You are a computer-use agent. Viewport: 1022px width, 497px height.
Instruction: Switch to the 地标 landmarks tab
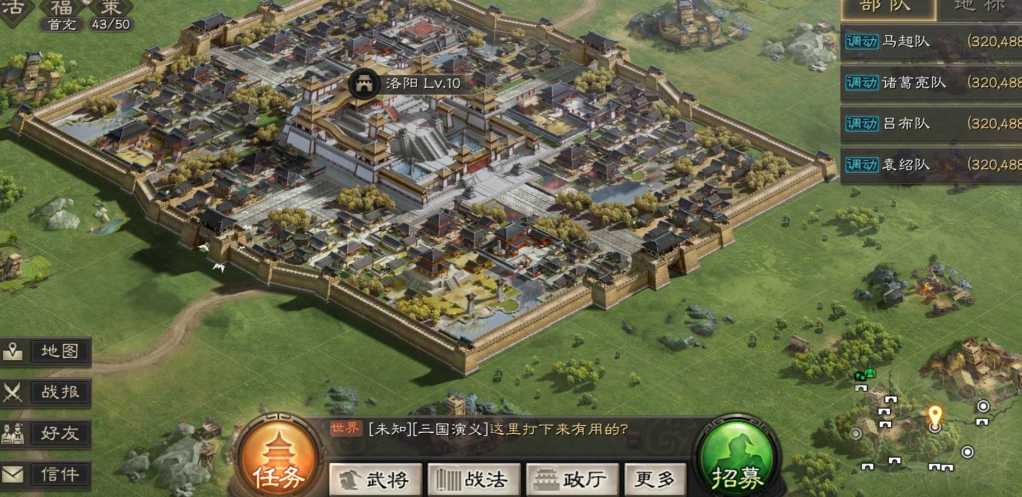click(978, 8)
